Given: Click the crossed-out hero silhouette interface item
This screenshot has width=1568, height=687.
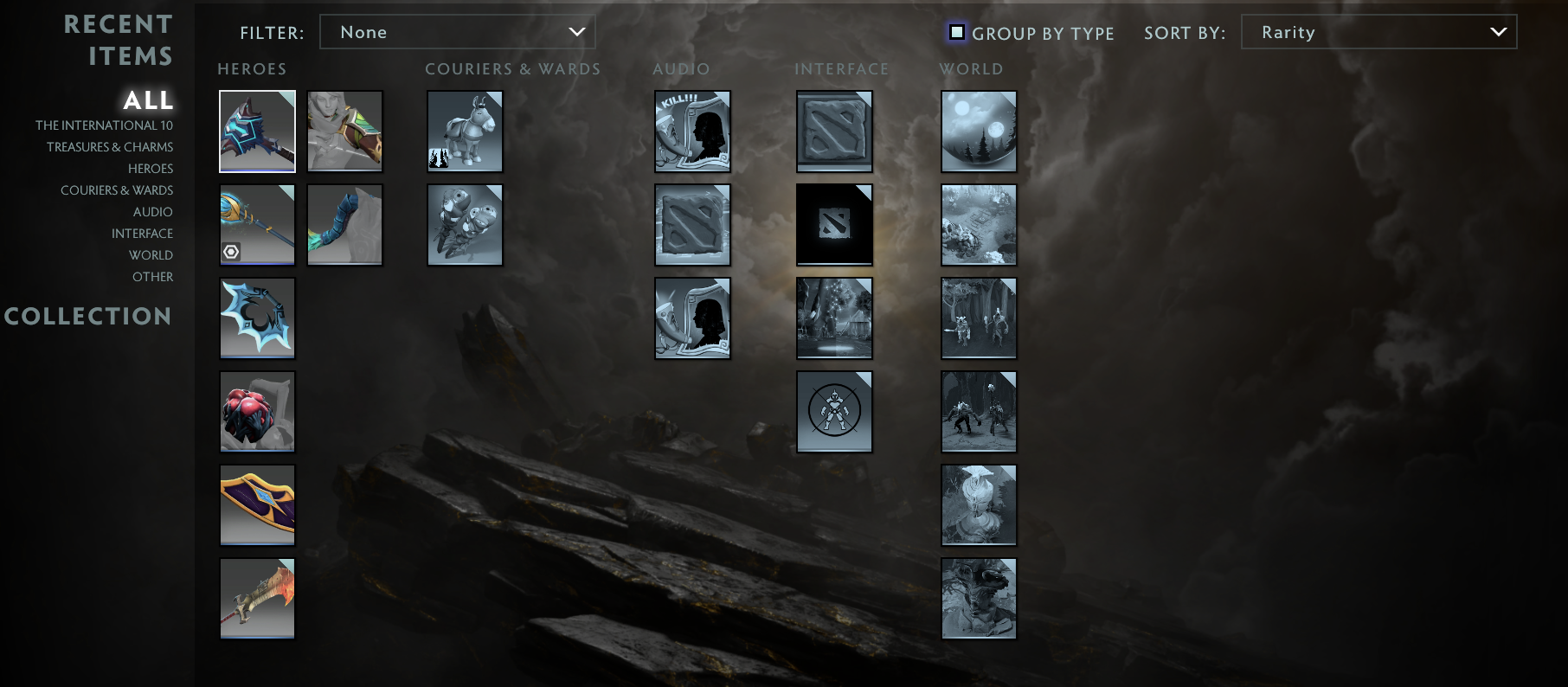Looking at the screenshot, I should 833,412.
